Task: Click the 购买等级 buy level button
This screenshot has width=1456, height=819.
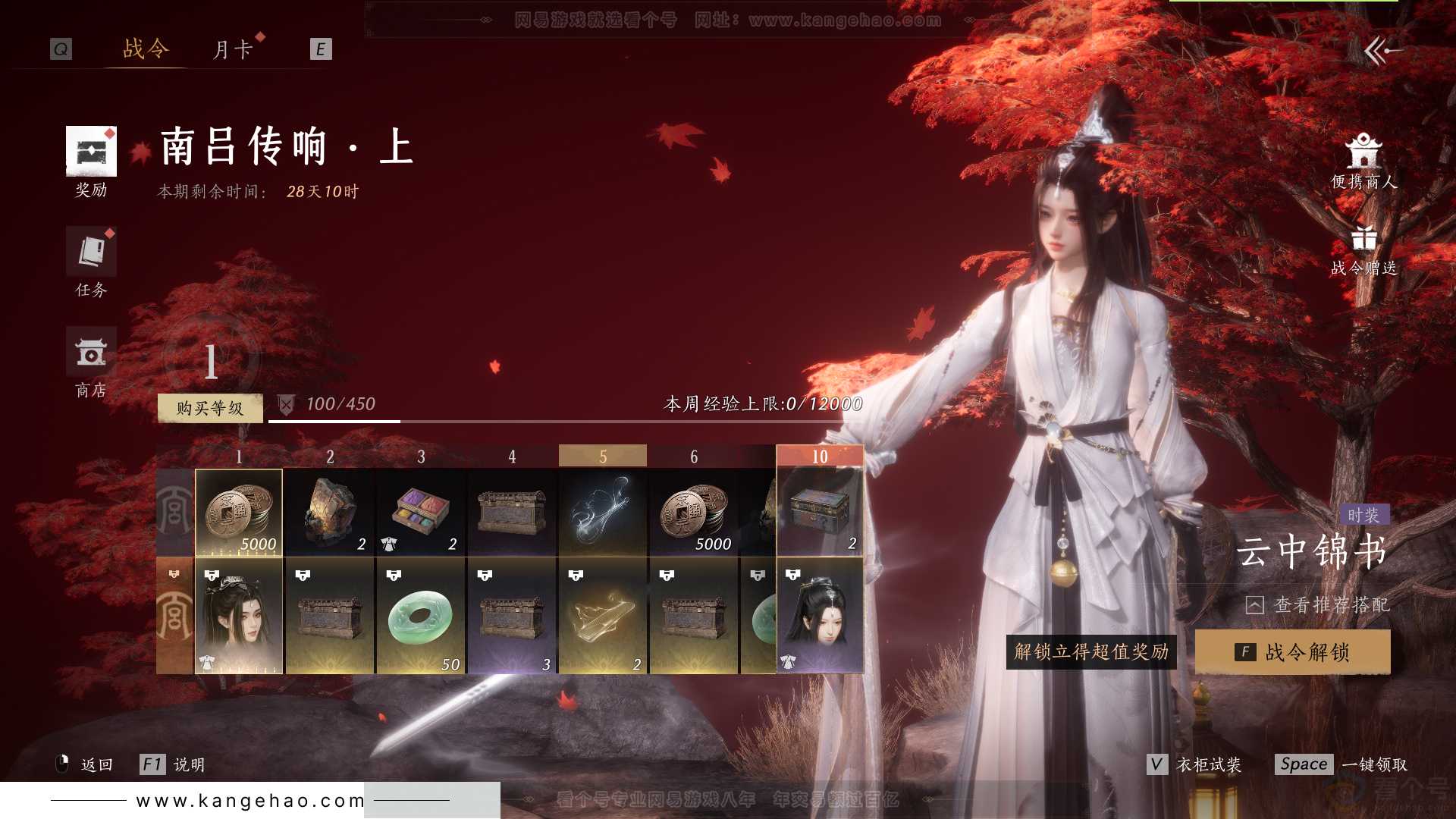Action: (210, 408)
